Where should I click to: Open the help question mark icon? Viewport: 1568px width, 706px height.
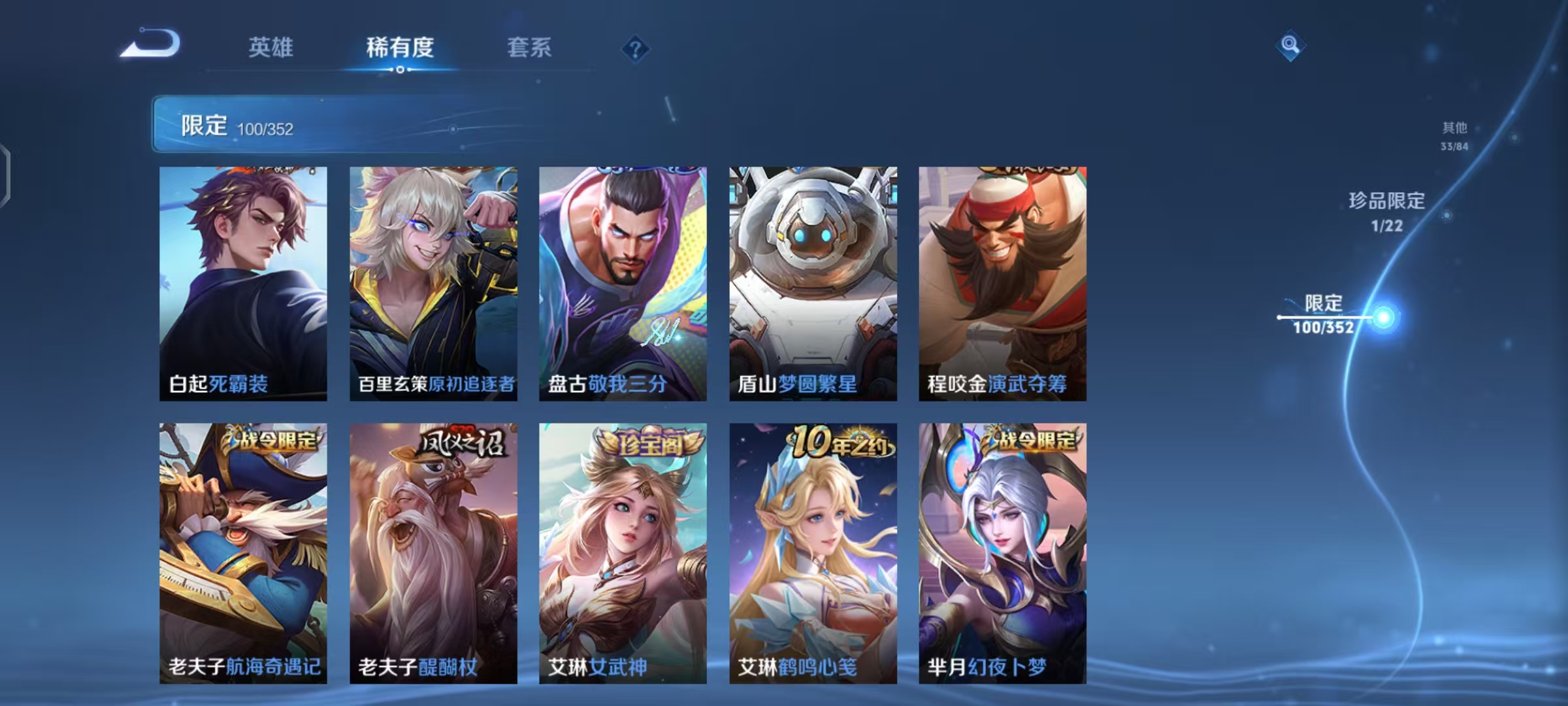[636, 48]
